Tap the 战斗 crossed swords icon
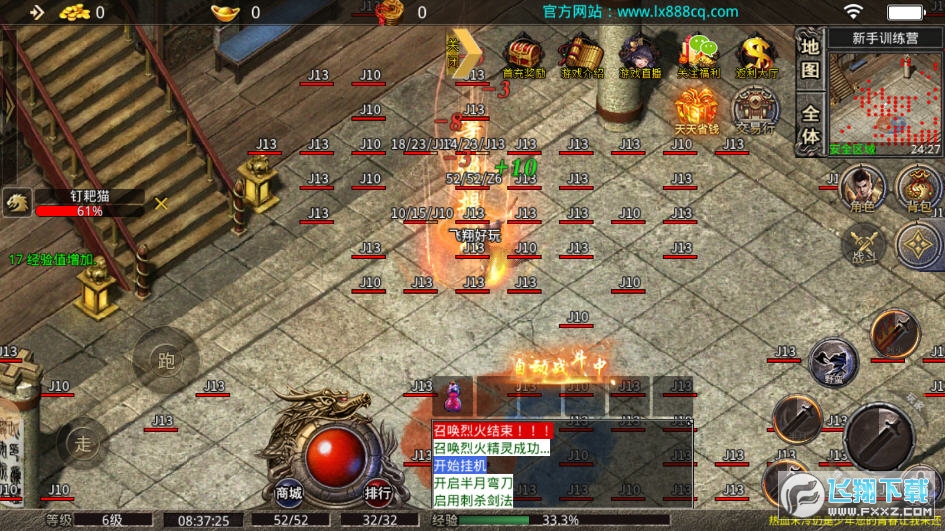 [x=861, y=246]
